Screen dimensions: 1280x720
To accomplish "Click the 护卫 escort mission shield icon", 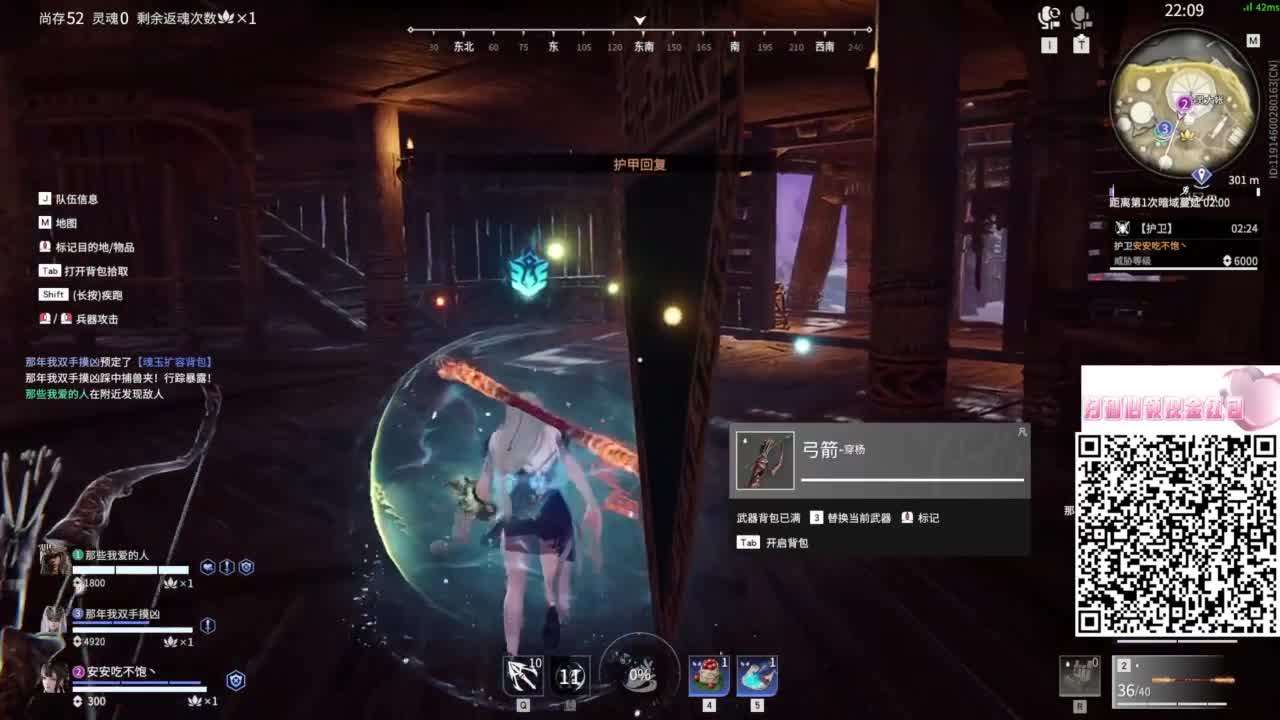I will (x=1123, y=228).
